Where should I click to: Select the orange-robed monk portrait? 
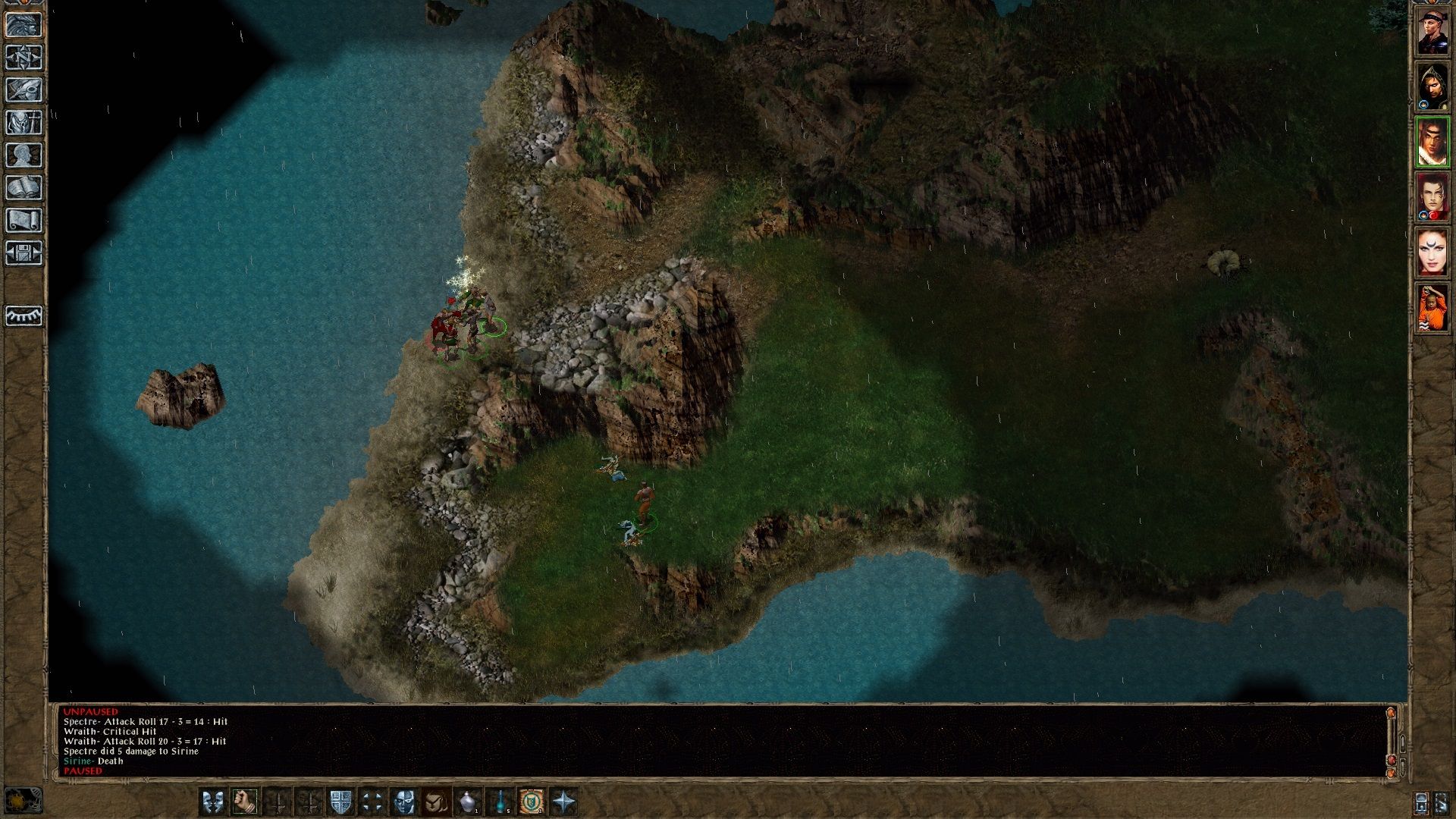[1432, 308]
